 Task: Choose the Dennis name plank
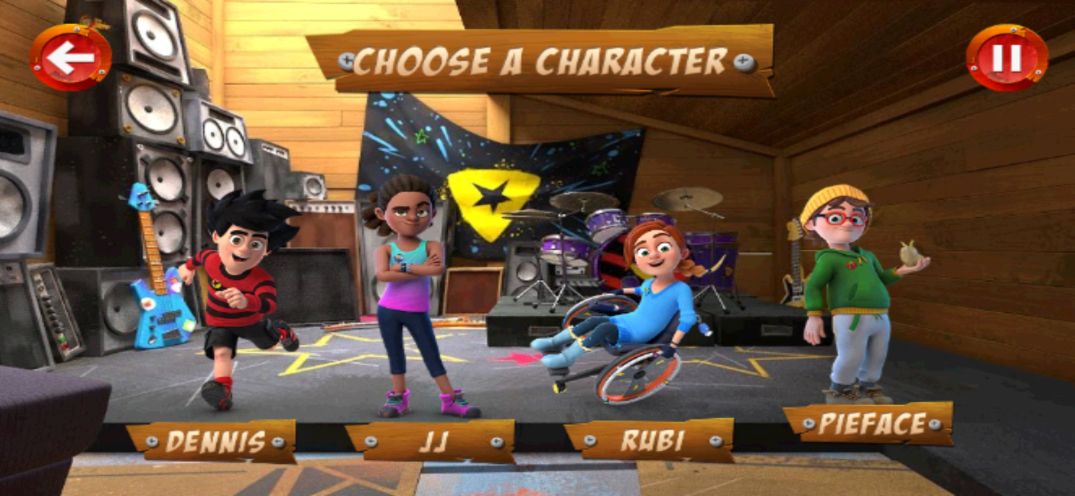coord(212,441)
